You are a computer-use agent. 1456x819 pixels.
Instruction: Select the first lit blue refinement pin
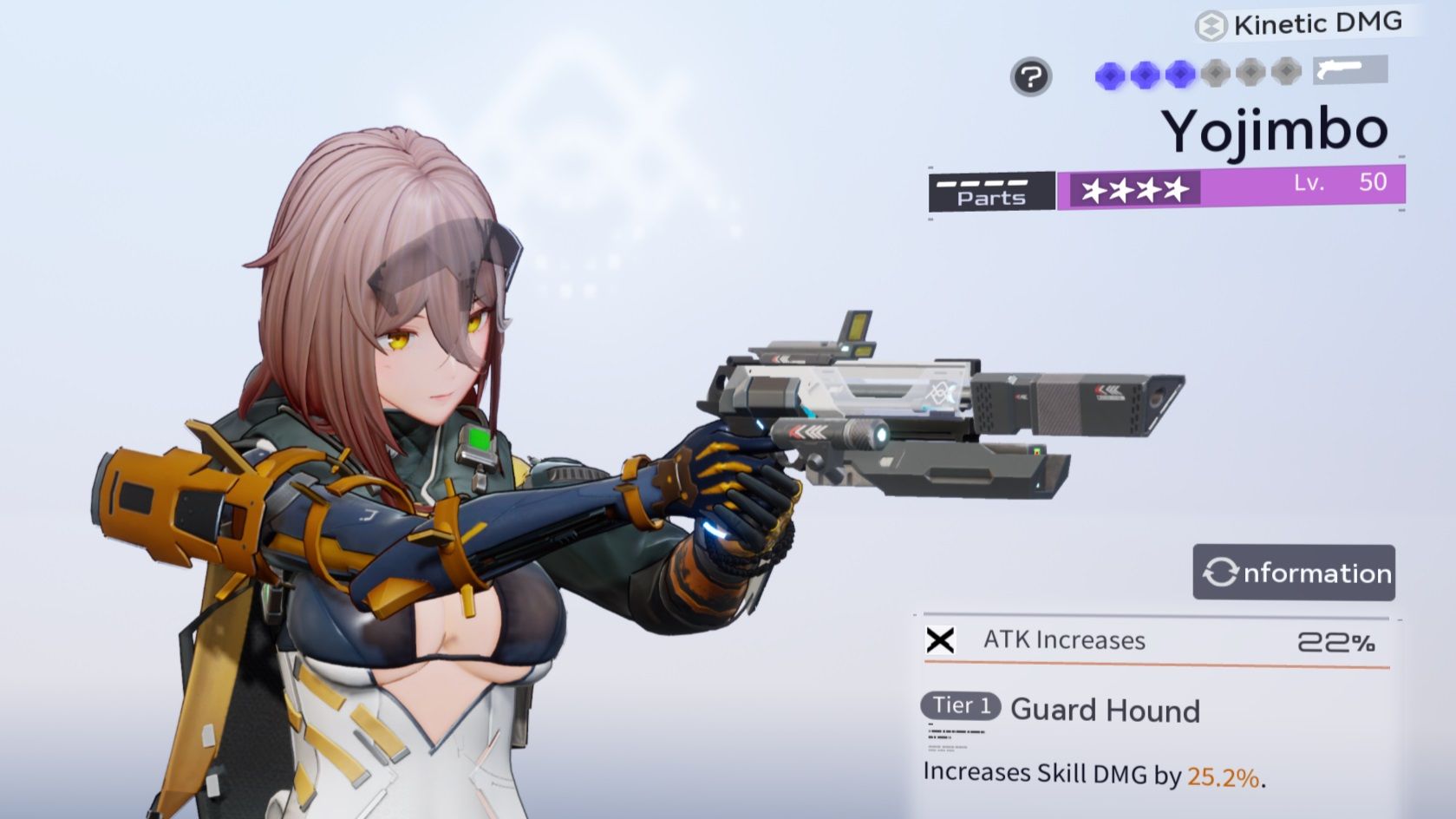[x=1110, y=76]
